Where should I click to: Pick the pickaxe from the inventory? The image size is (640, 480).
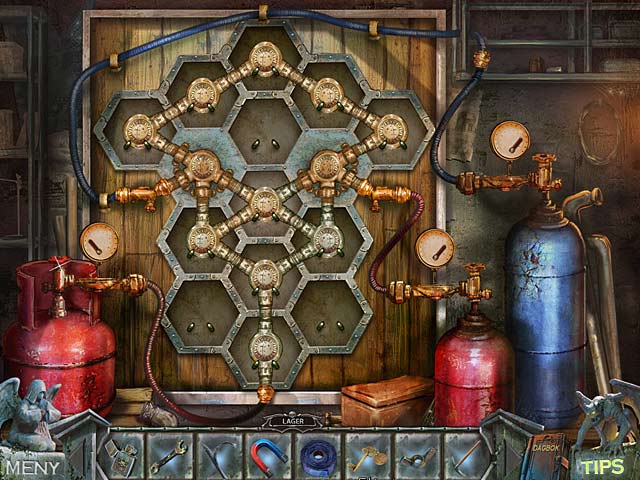coord(465,455)
